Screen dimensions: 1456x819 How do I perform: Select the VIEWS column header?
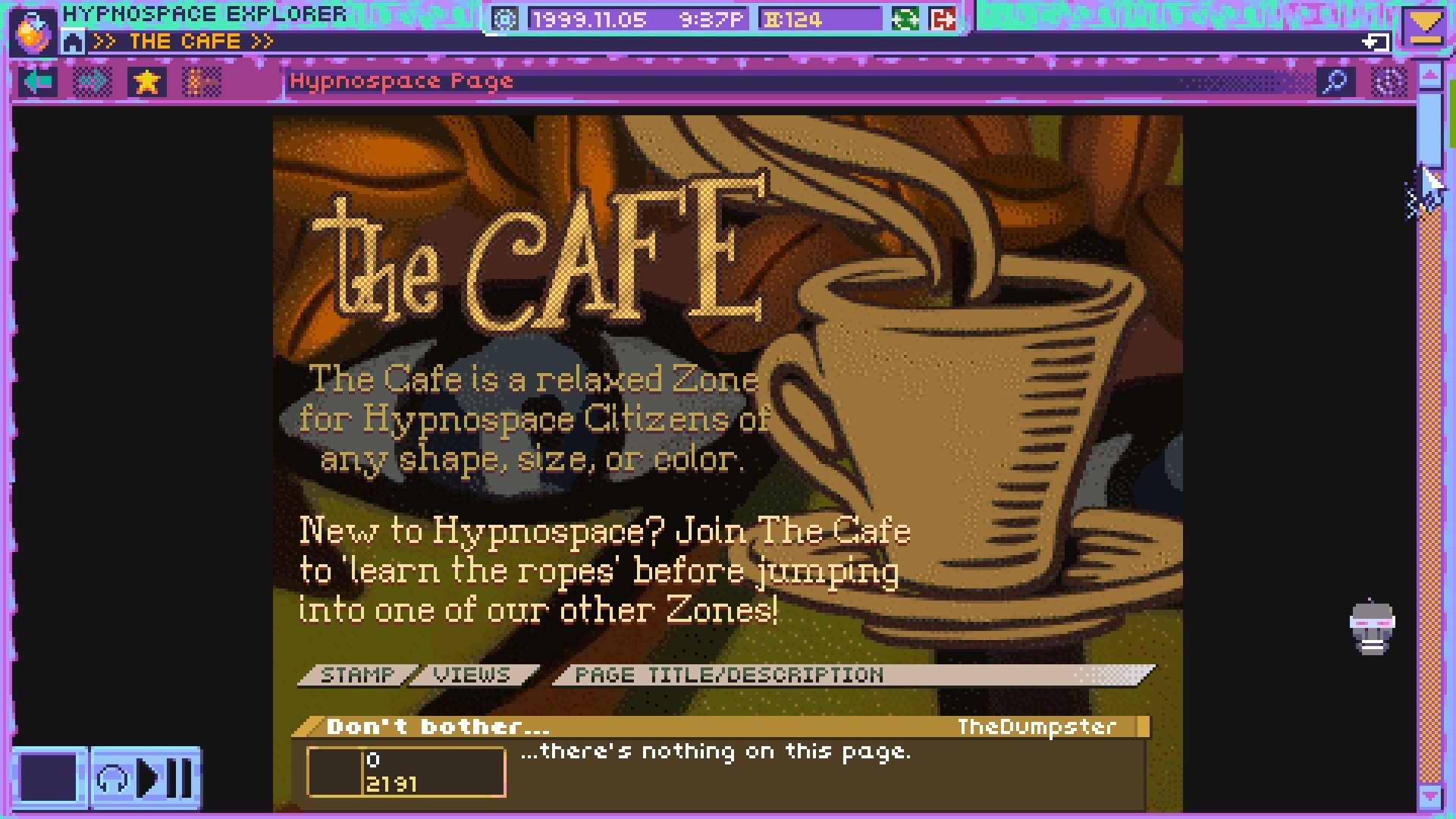(470, 673)
